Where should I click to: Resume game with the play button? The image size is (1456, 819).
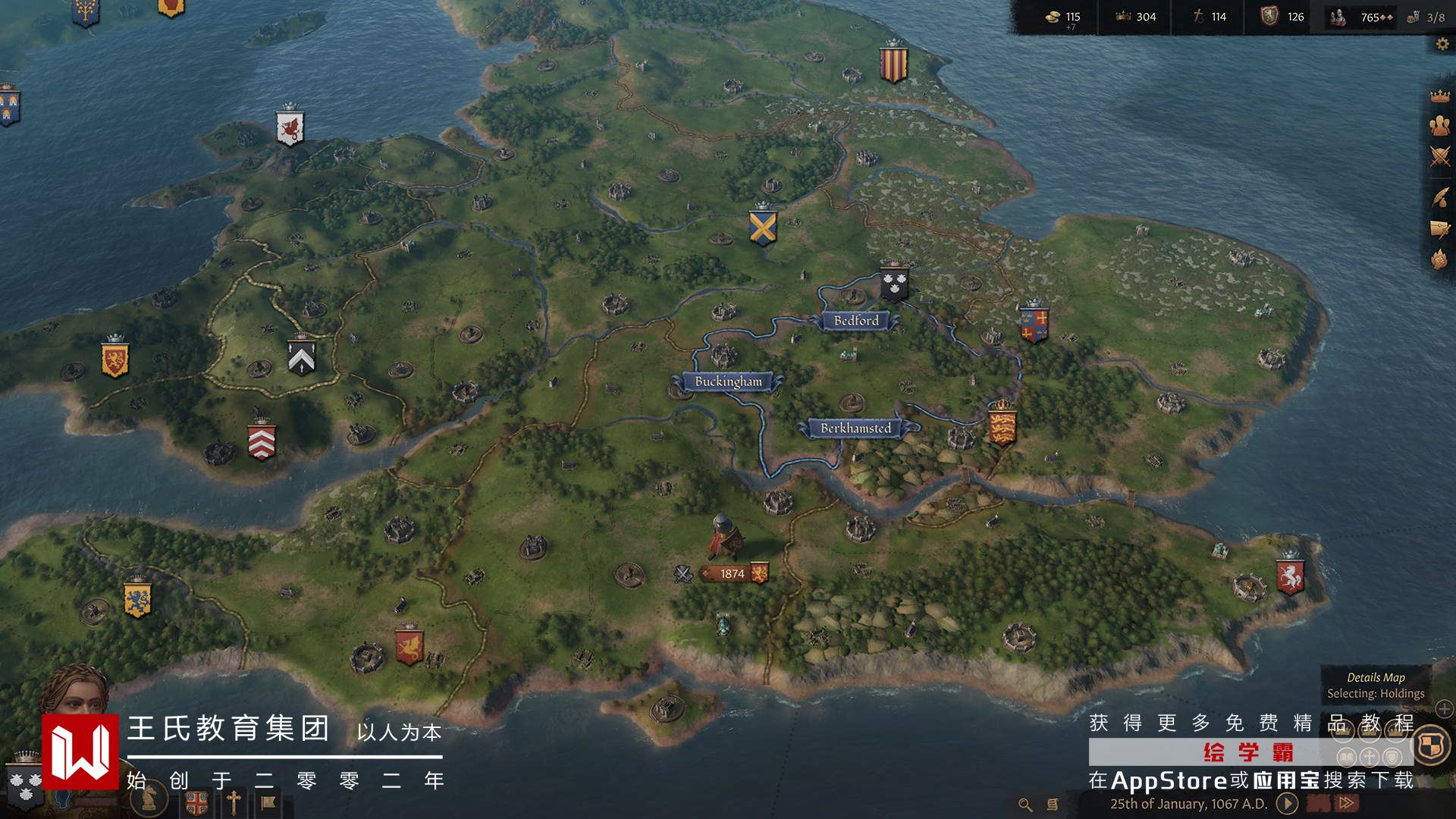(1287, 803)
